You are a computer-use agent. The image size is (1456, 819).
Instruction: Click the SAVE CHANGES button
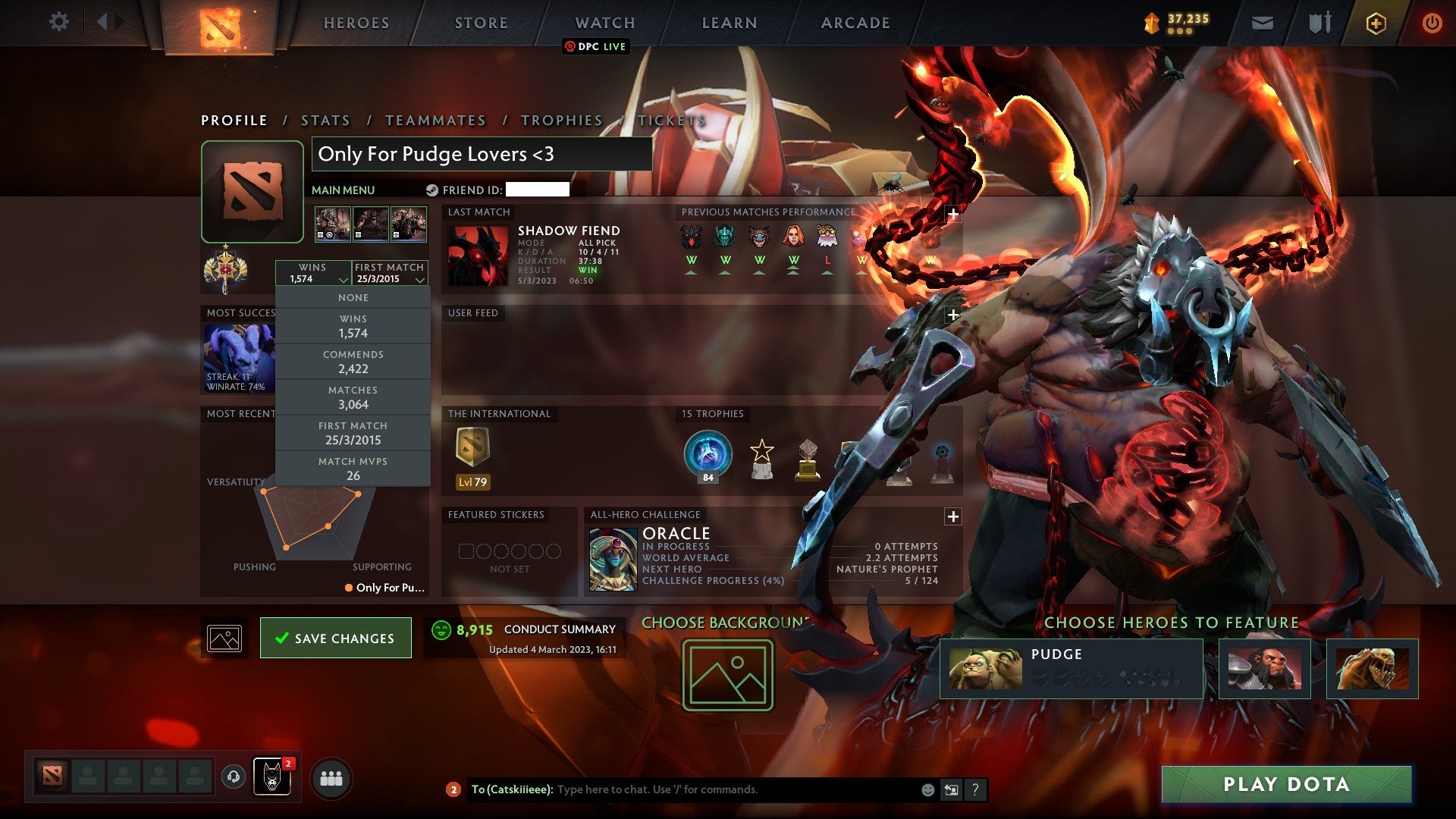click(x=336, y=638)
